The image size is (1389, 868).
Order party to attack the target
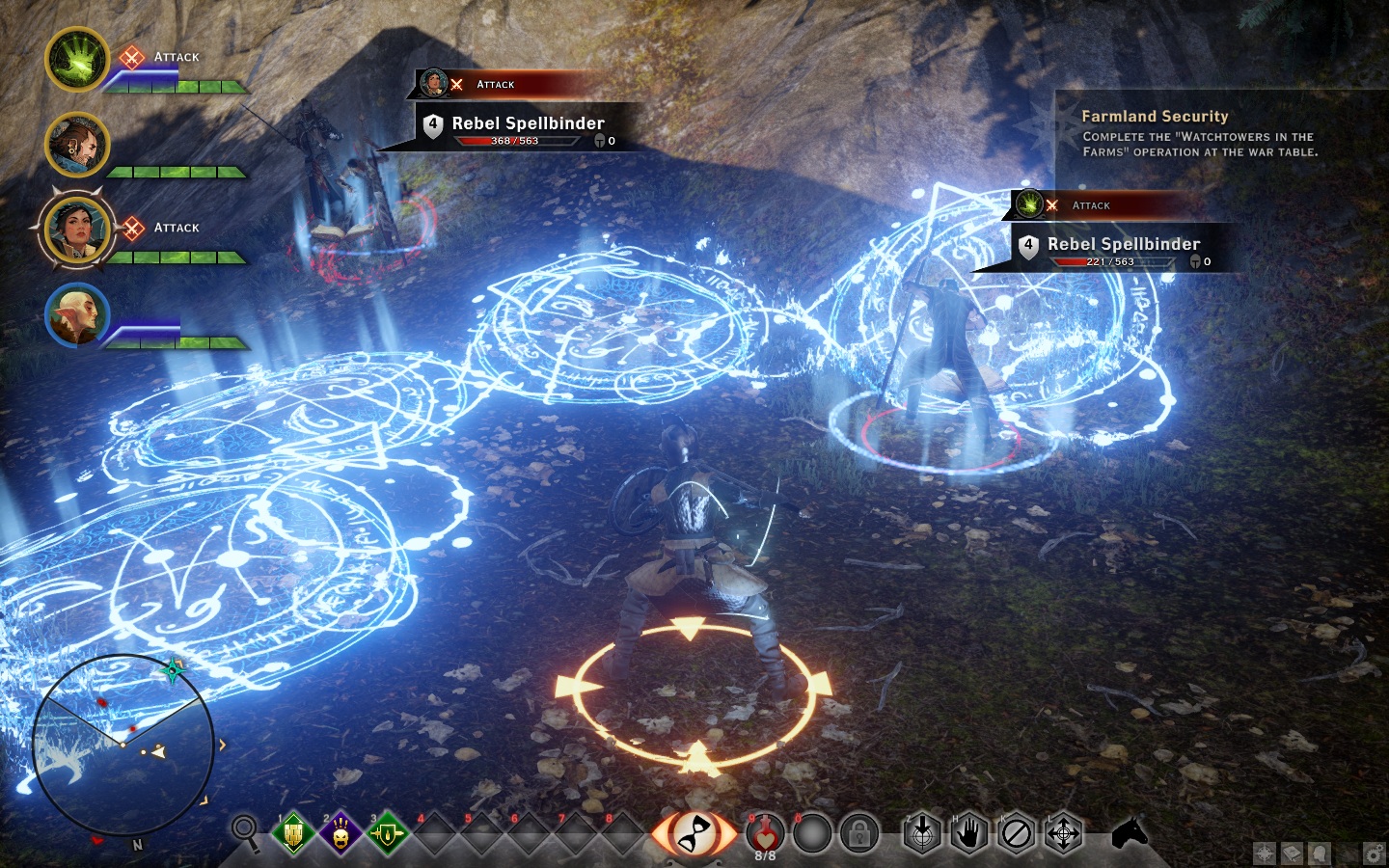pyautogui.click(x=922, y=833)
